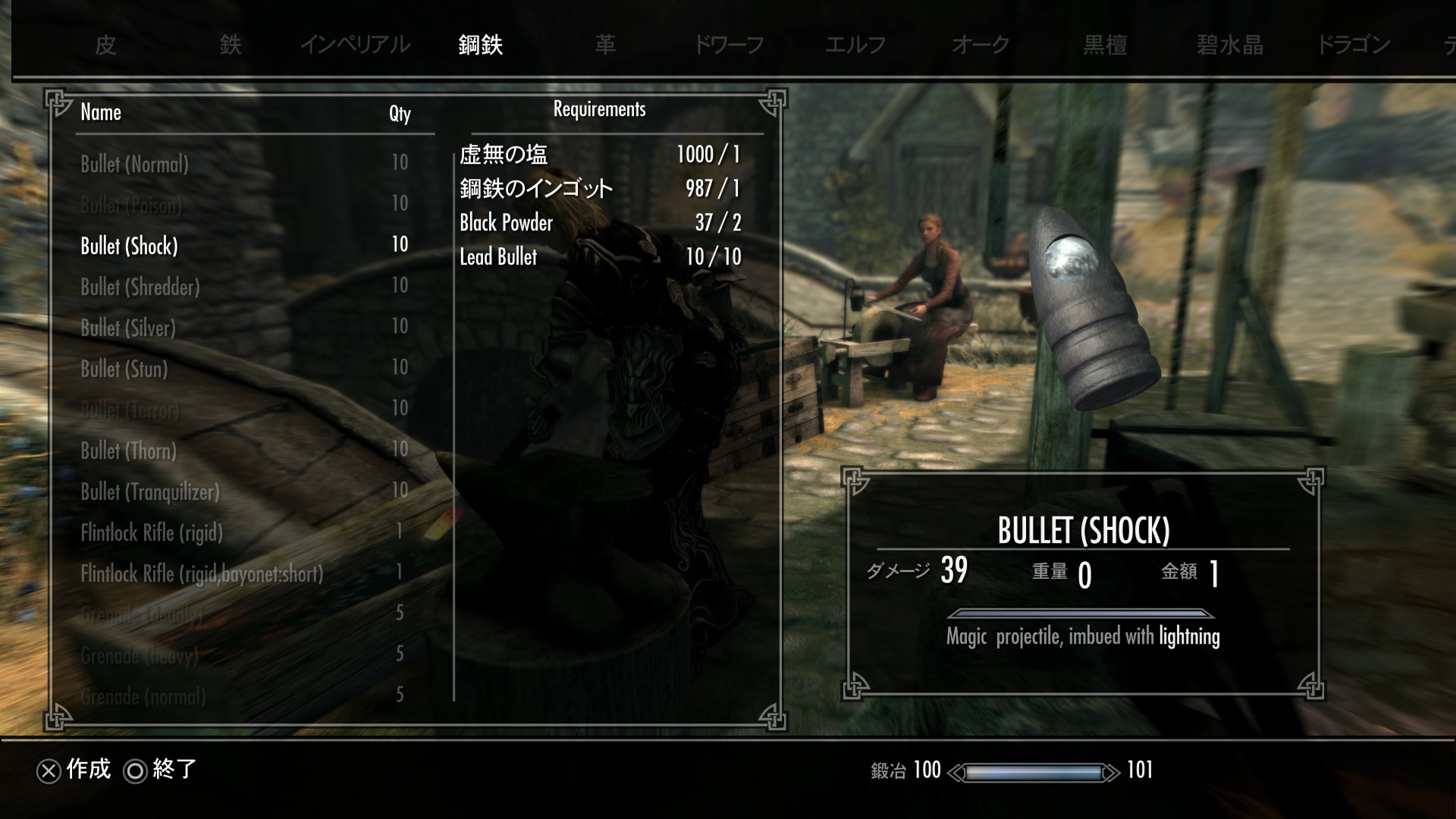Select Bullet (Normal) from the crafting list
The image size is (1456, 819).
coord(134,164)
